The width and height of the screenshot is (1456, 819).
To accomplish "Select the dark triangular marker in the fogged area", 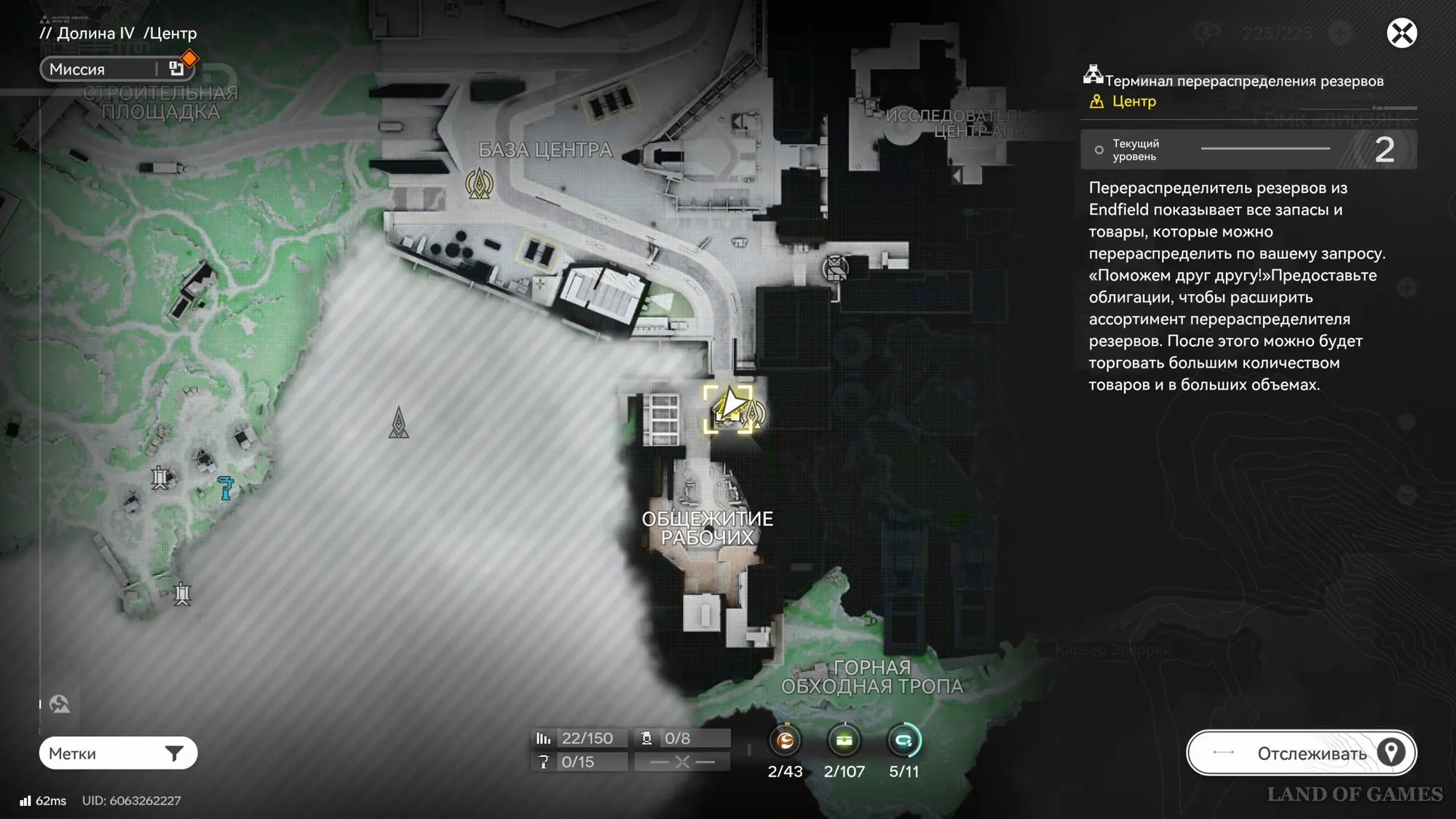I will pyautogui.click(x=398, y=423).
